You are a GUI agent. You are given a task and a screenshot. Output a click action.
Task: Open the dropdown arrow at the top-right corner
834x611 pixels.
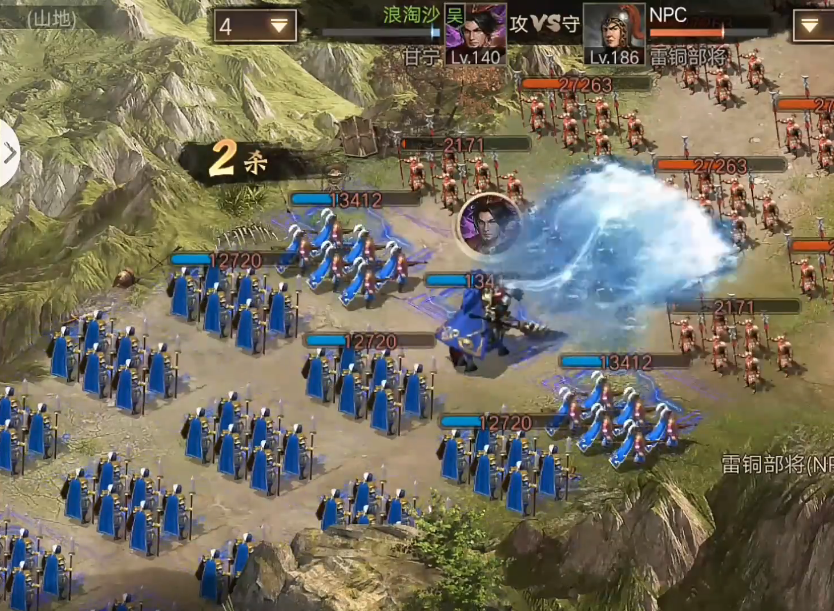[812, 26]
